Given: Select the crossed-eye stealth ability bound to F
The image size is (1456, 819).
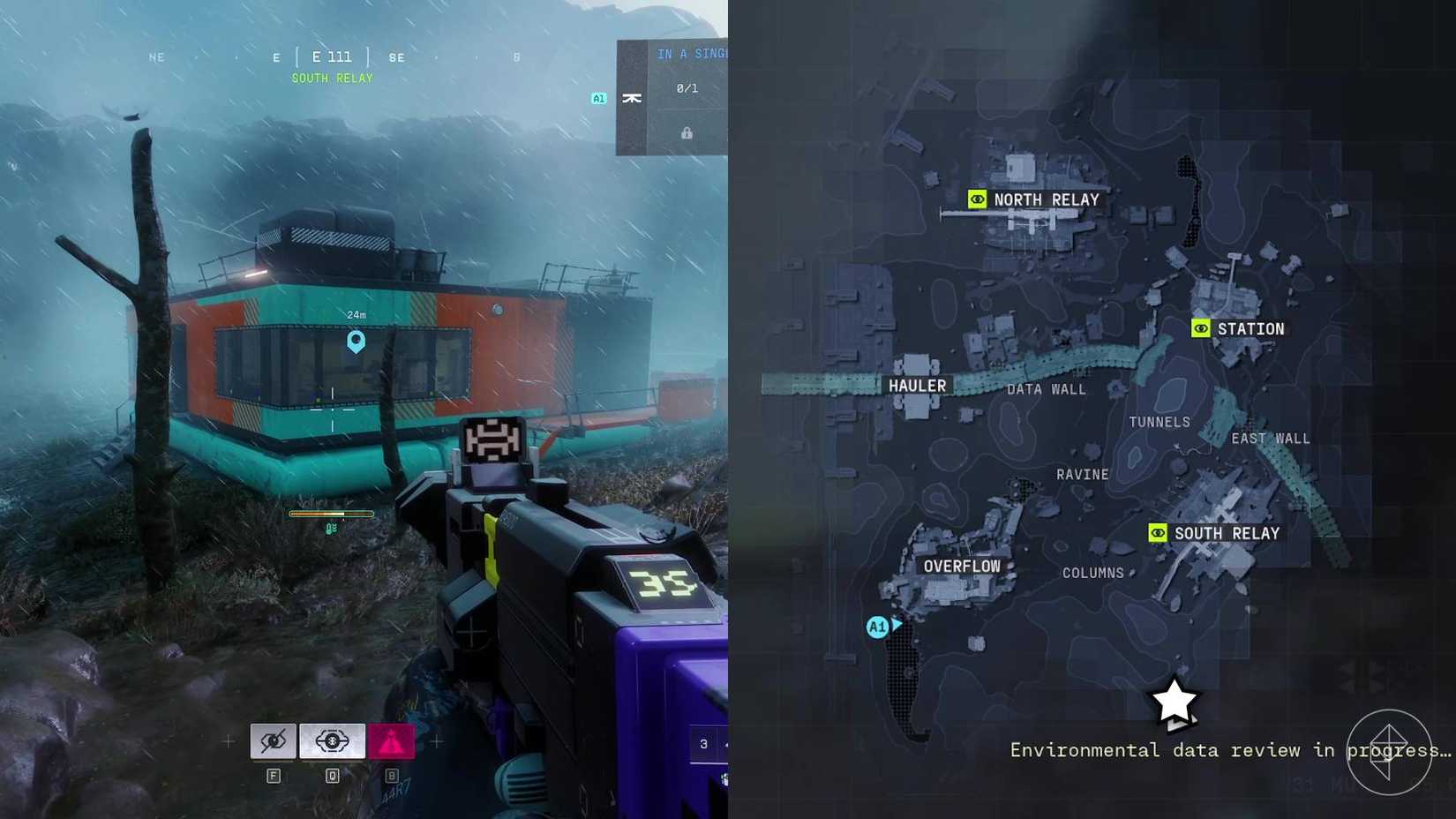Looking at the screenshot, I should [273, 741].
